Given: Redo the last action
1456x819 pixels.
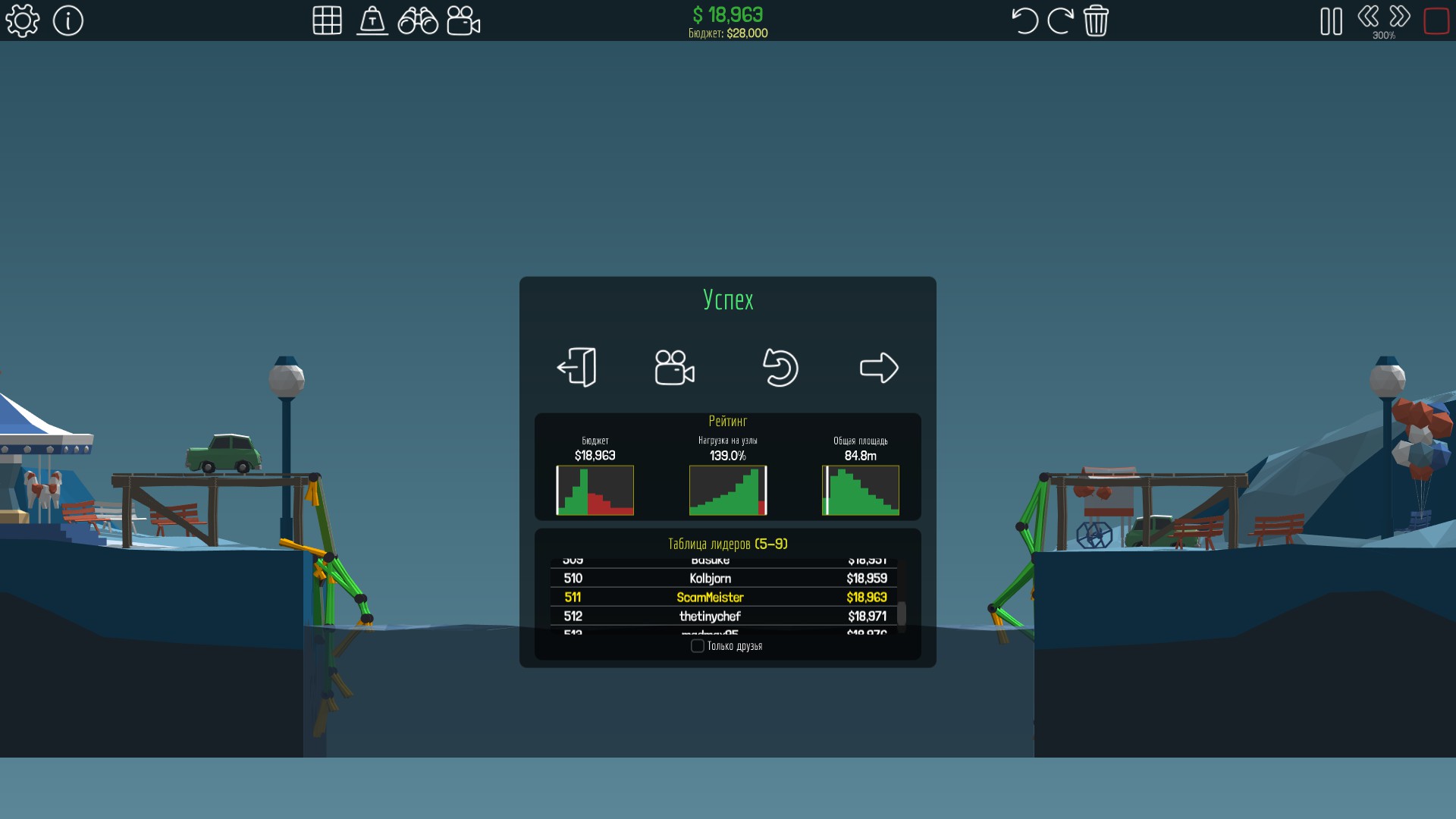Looking at the screenshot, I should 1060,20.
